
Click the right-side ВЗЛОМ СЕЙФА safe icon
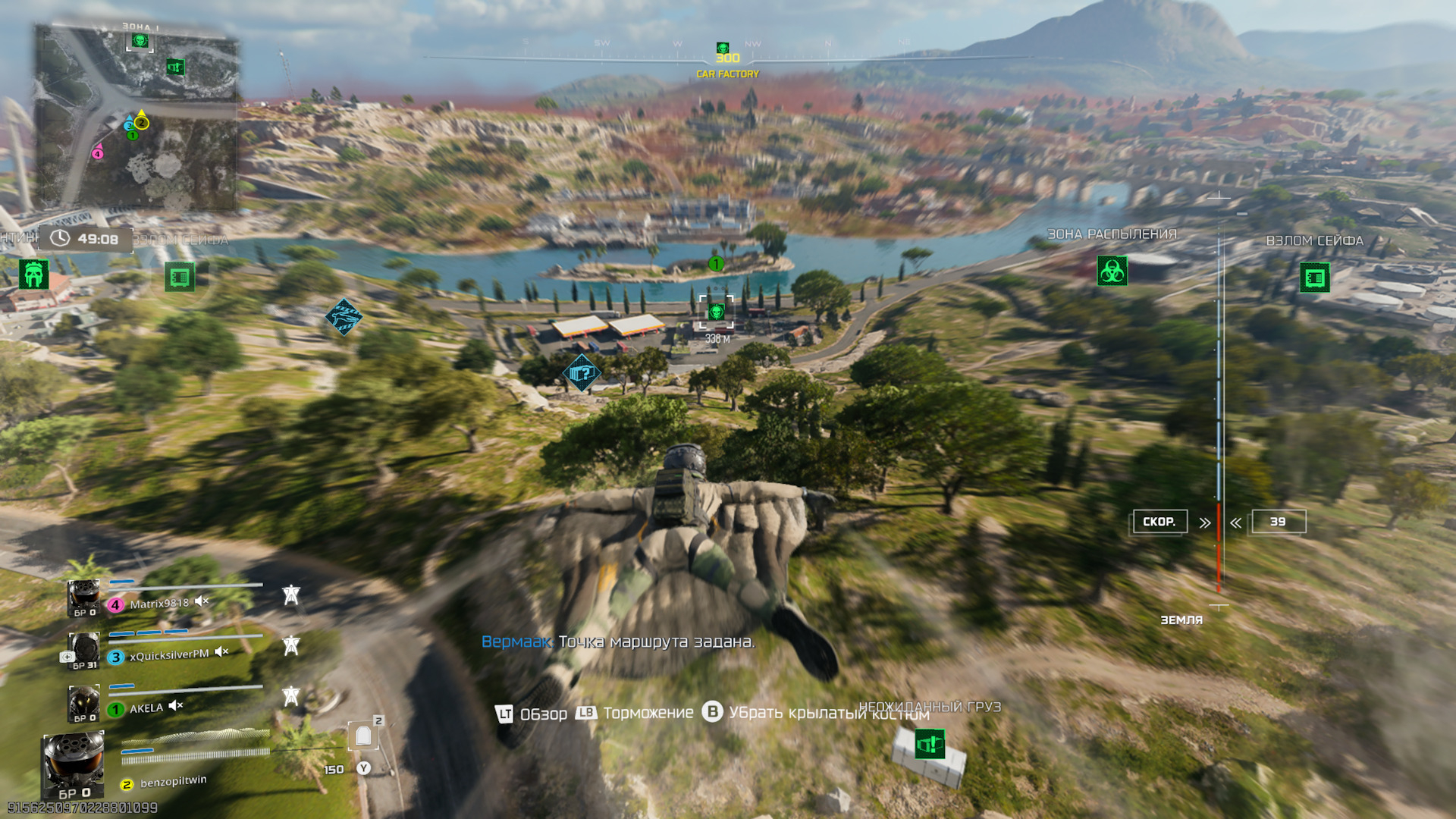pos(1314,278)
